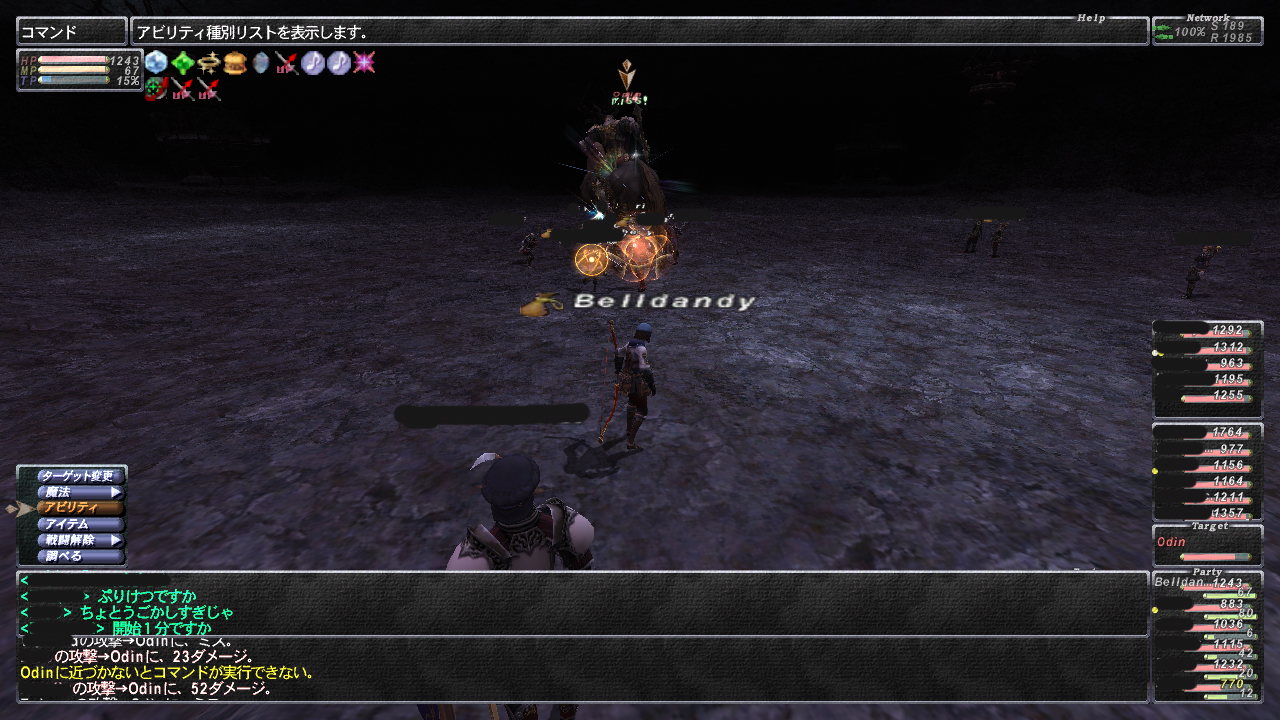This screenshot has width=1280, height=720.
Task: Open the 魔法 magic submenu
Action: point(80,492)
